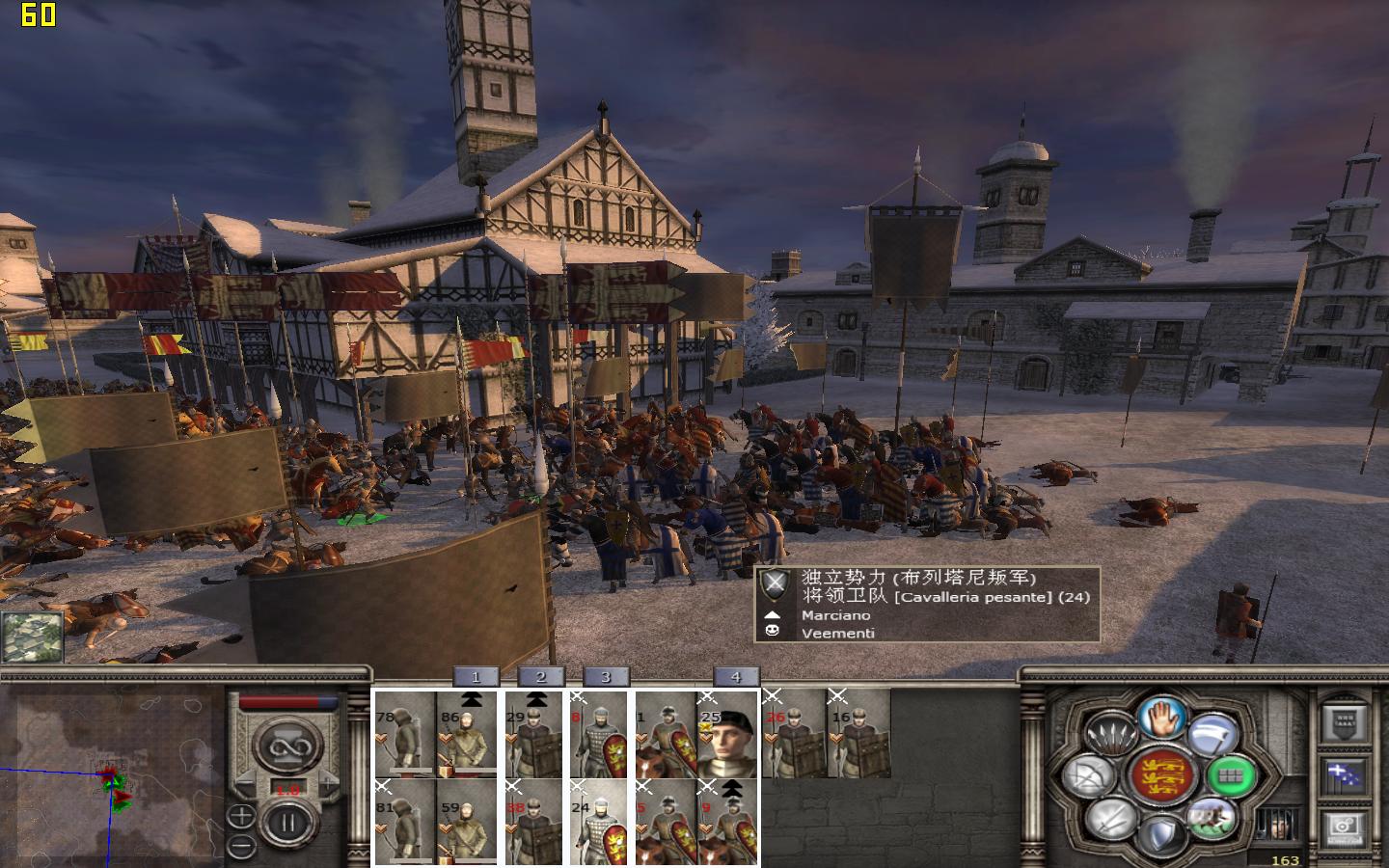Activate the halt order hand icon
The image size is (1389, 868).
point(1162,719)
